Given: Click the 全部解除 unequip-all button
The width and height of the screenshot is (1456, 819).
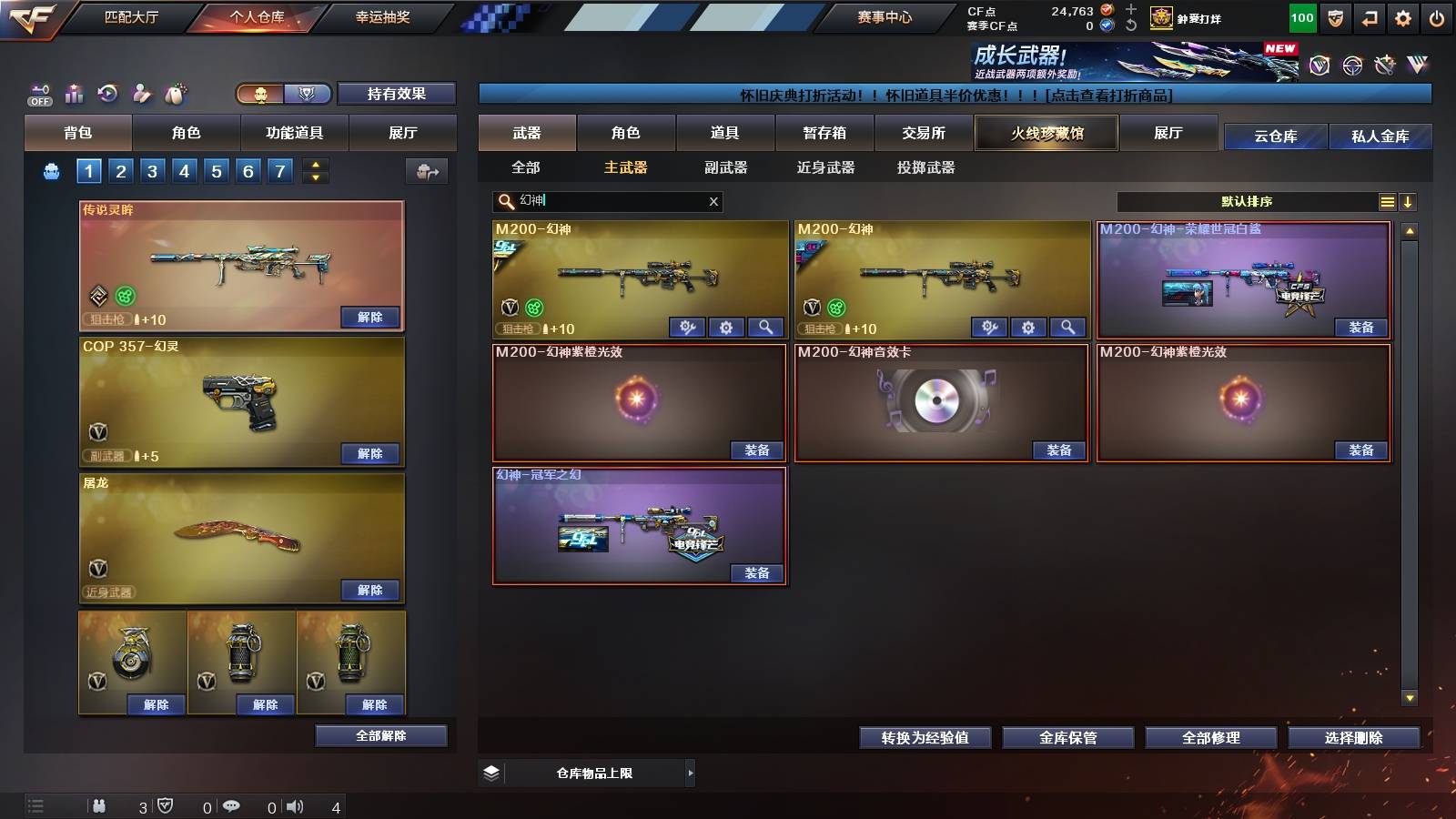Looking at the screenshot, I should pos(380,734).
